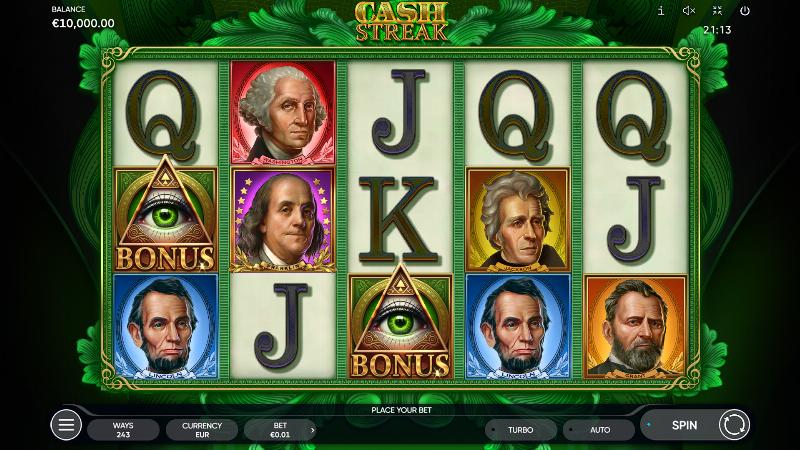
Task: Toggle Turbo mode
Action: (x=520, y=430)
